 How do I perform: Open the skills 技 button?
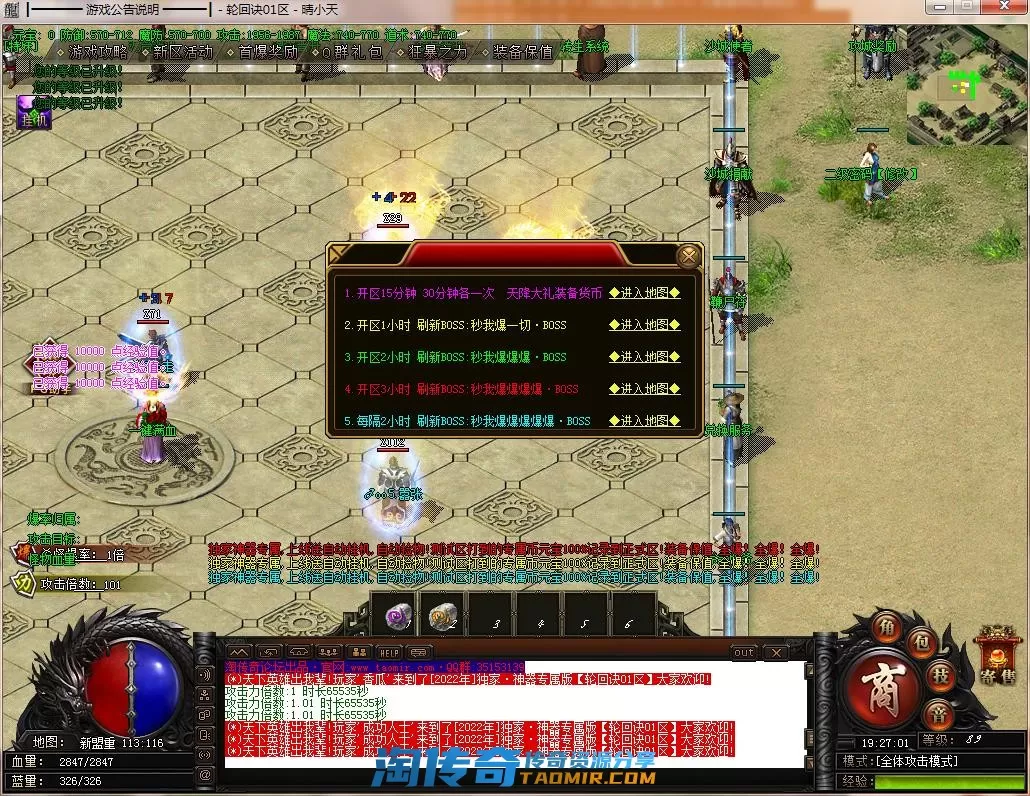click(942, 675)
